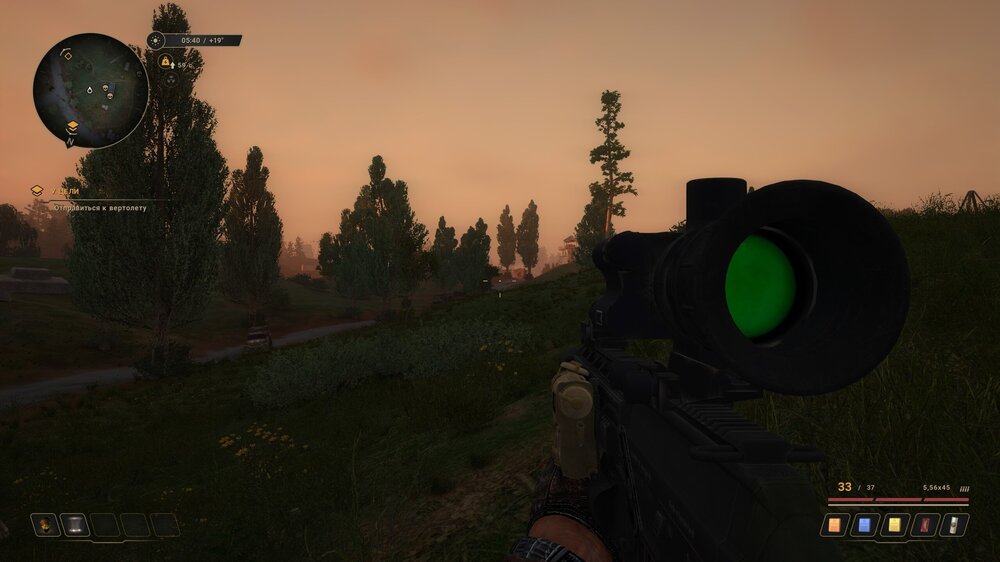Viewport: 1000px width, 562px height.
Task: Select the grey spool-shaped artifact slot
Action: click(x=75, y=524)
